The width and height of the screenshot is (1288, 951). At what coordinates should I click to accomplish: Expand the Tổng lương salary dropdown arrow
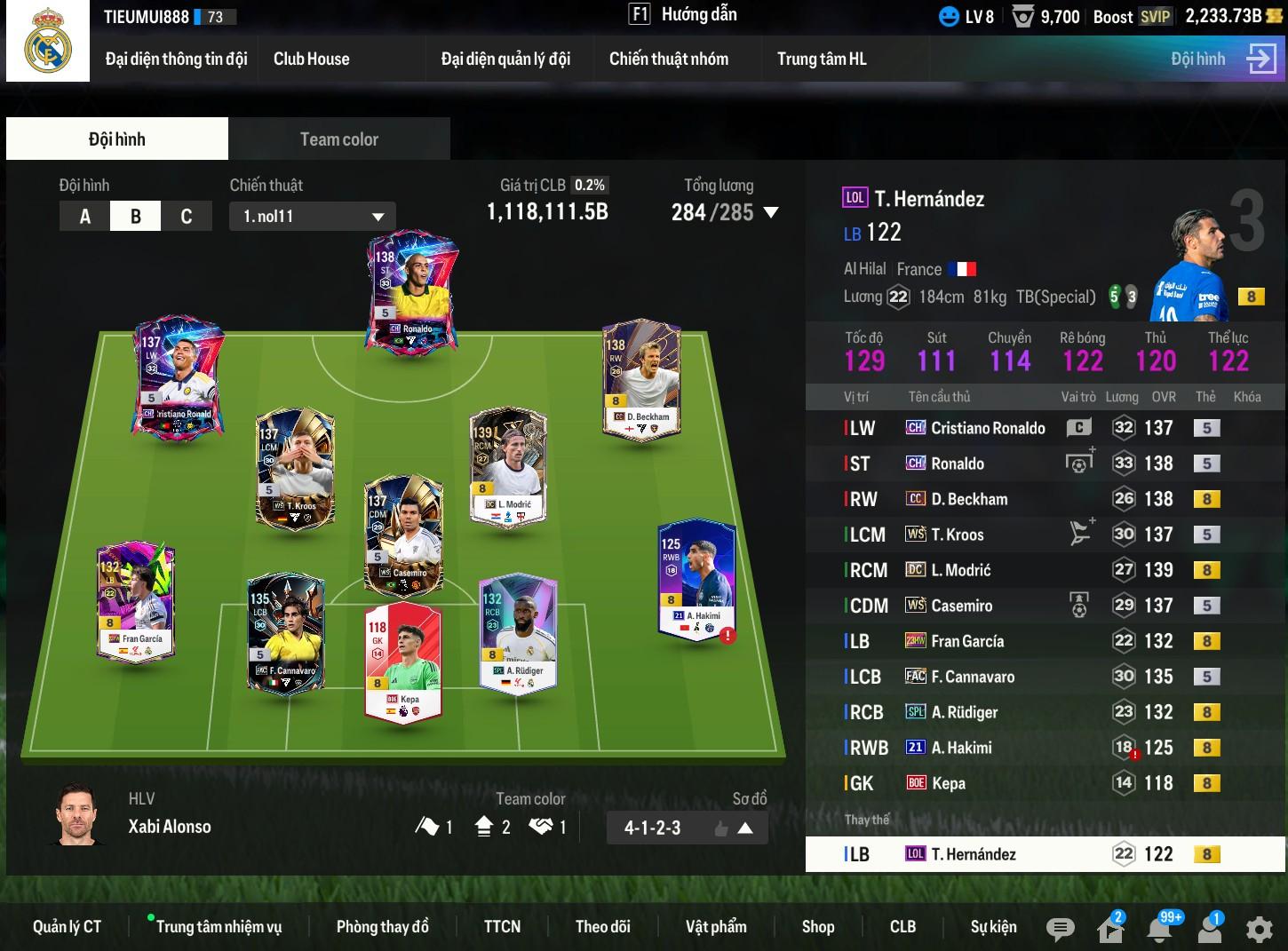point(771,213)
